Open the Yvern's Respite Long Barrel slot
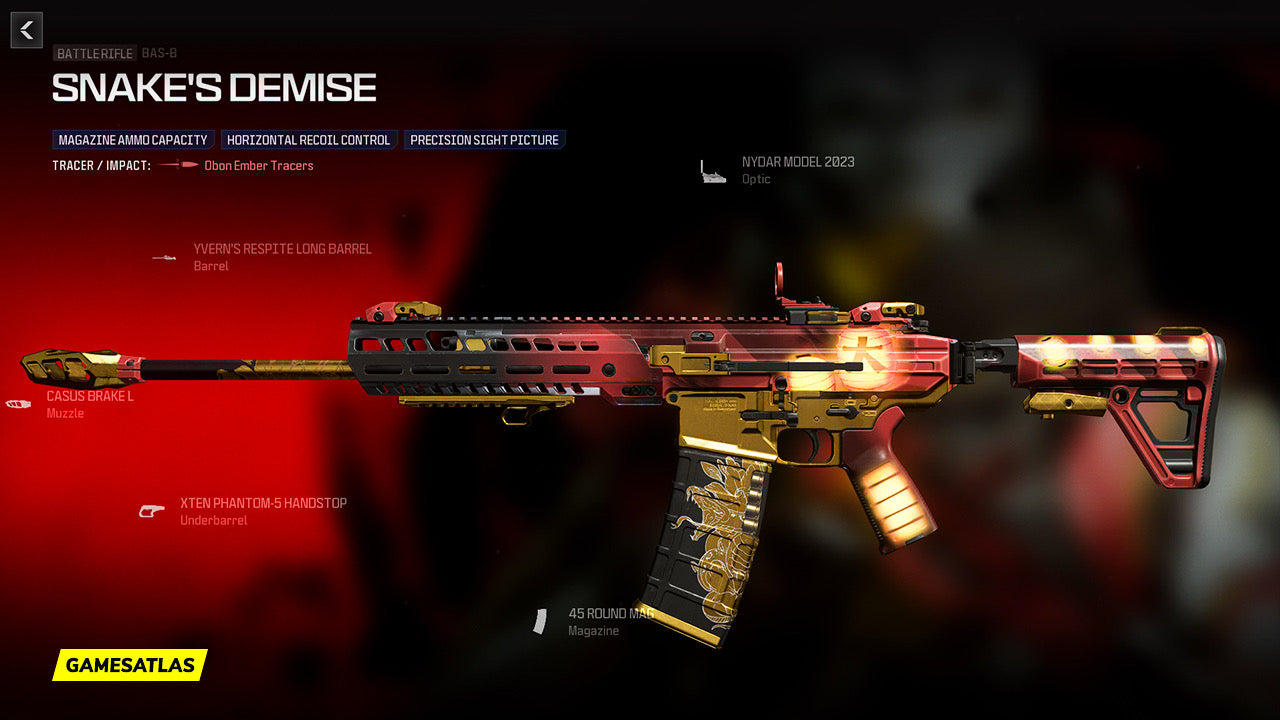Screen dimensions: 1280x720 (281, 249)
